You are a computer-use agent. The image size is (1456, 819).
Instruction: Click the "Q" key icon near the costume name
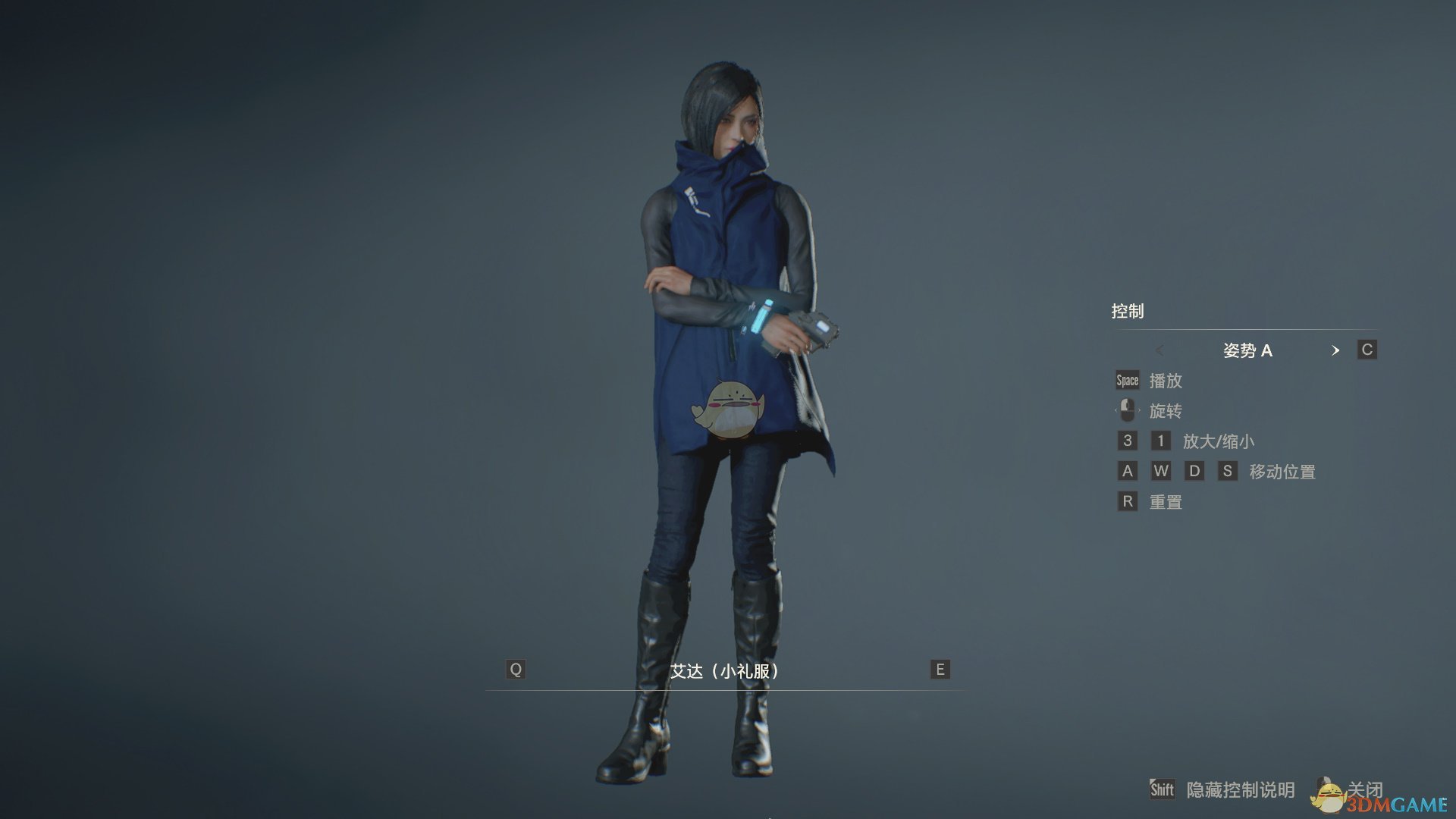(516, 670)
